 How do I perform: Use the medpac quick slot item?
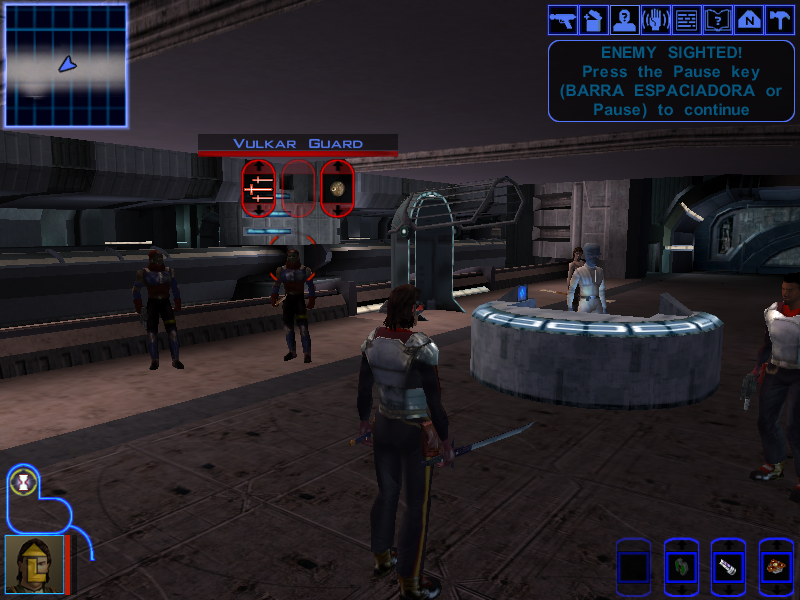(681, 568)
